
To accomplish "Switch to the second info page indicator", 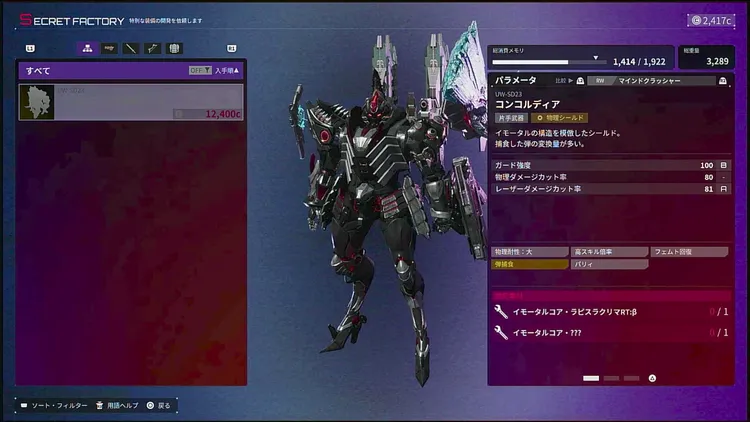I will pyautogui.click(x=611, y=378).
